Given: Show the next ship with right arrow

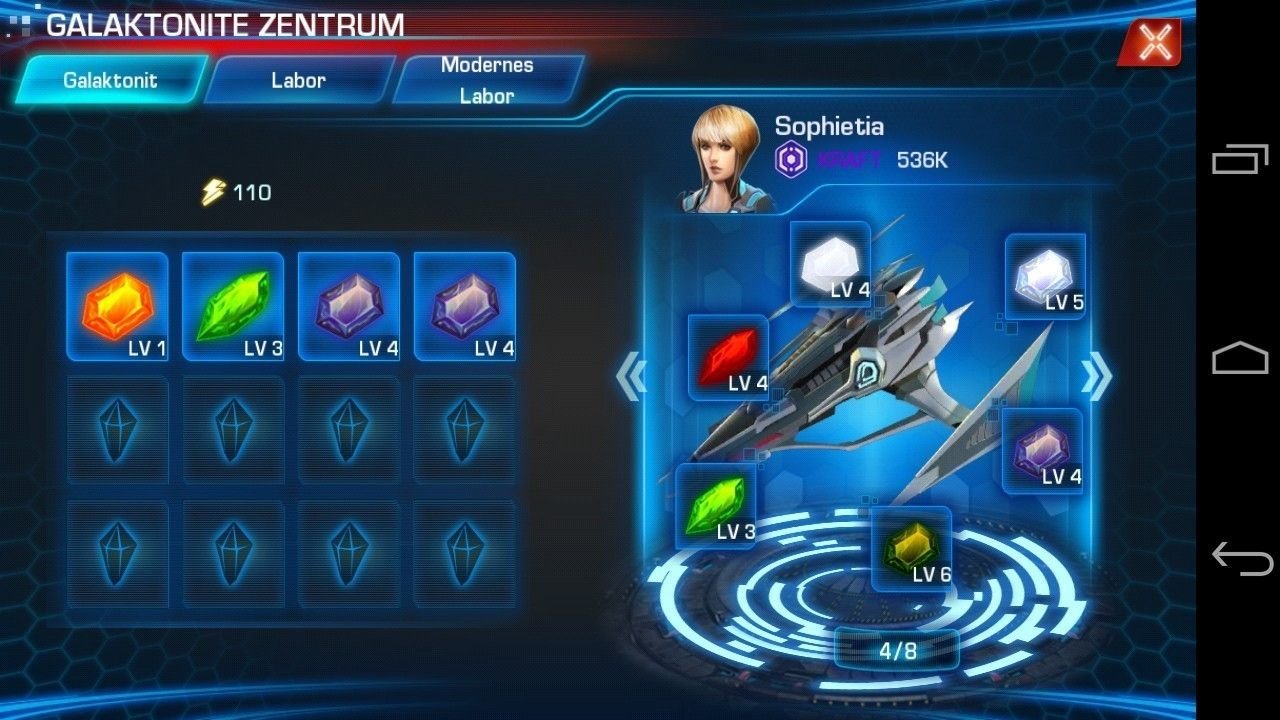Looking at the screenshot, I should (1096, 377).
